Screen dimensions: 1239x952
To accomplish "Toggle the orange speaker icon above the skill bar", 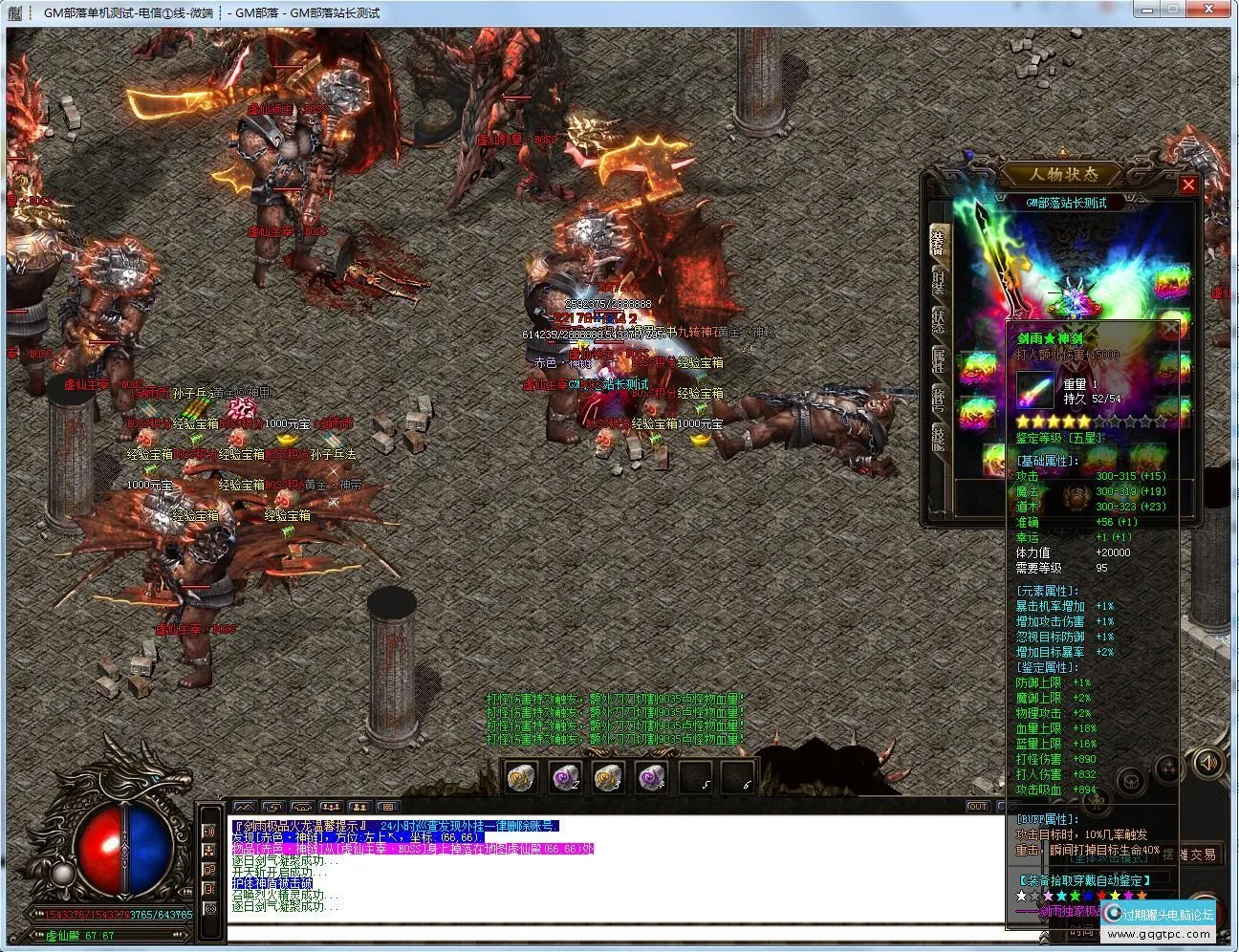I will pyautogui.click(x=1208, y=765).
